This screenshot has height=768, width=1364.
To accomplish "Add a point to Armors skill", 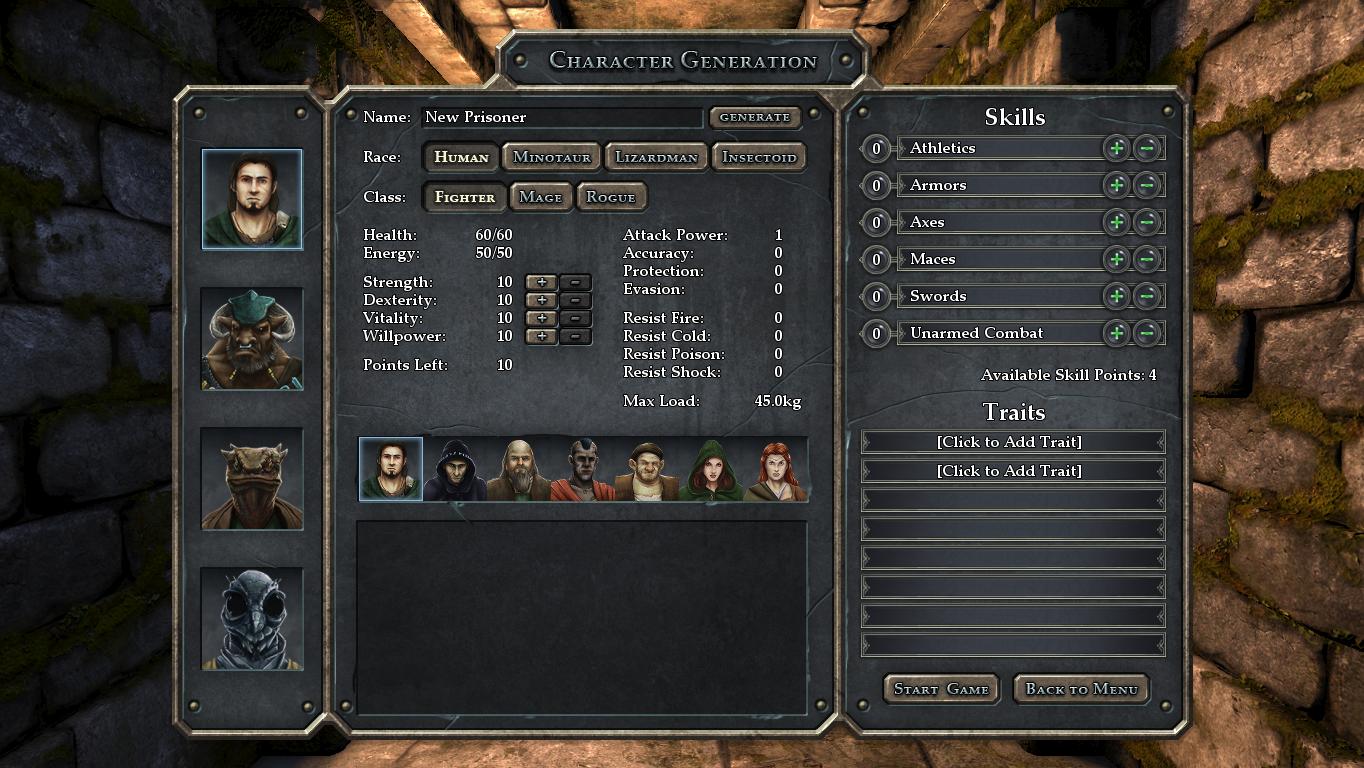I will click(1116, 185).
